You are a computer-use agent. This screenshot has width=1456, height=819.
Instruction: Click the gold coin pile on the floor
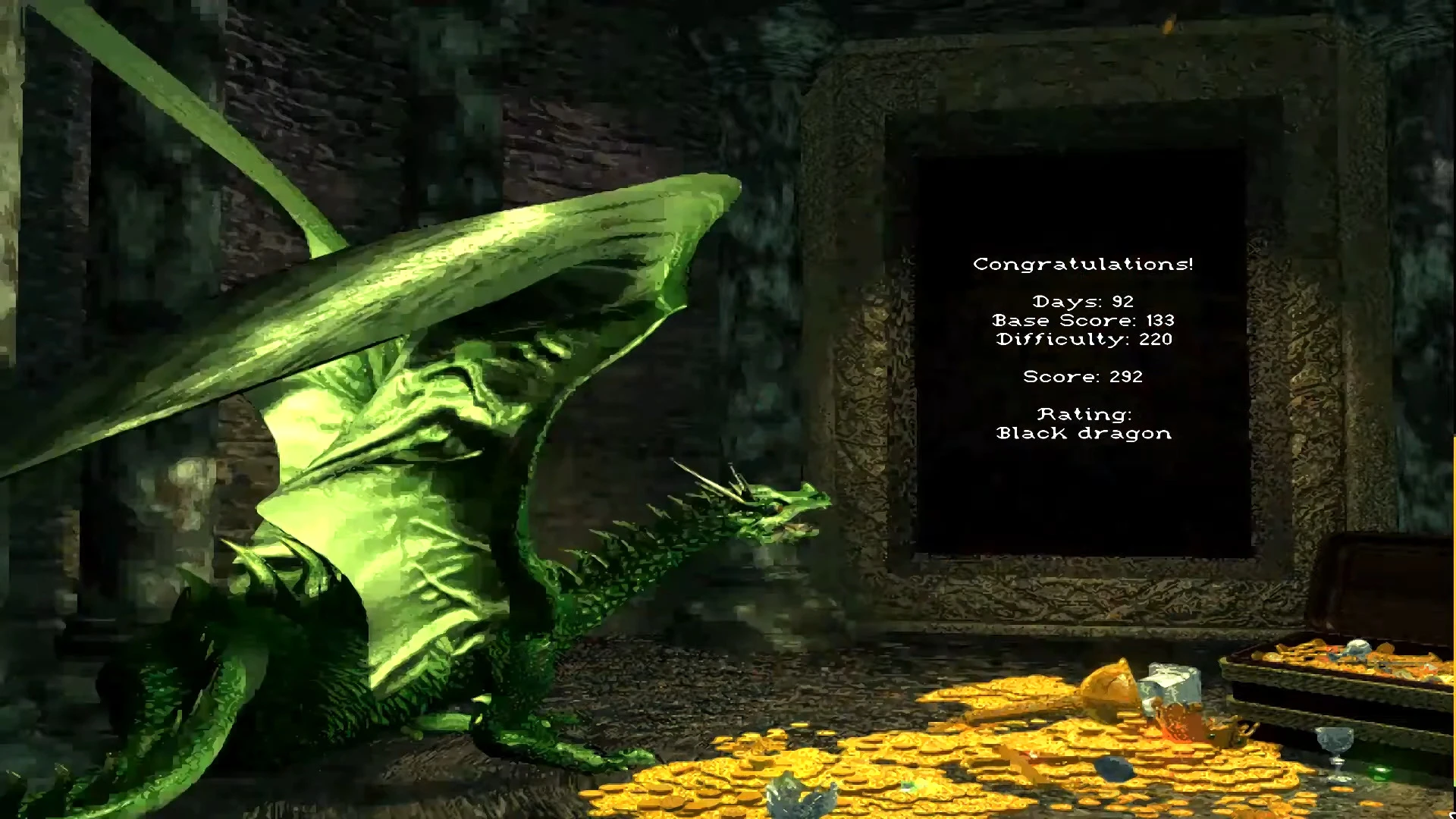pyautogui.click(x=948, y=758)
